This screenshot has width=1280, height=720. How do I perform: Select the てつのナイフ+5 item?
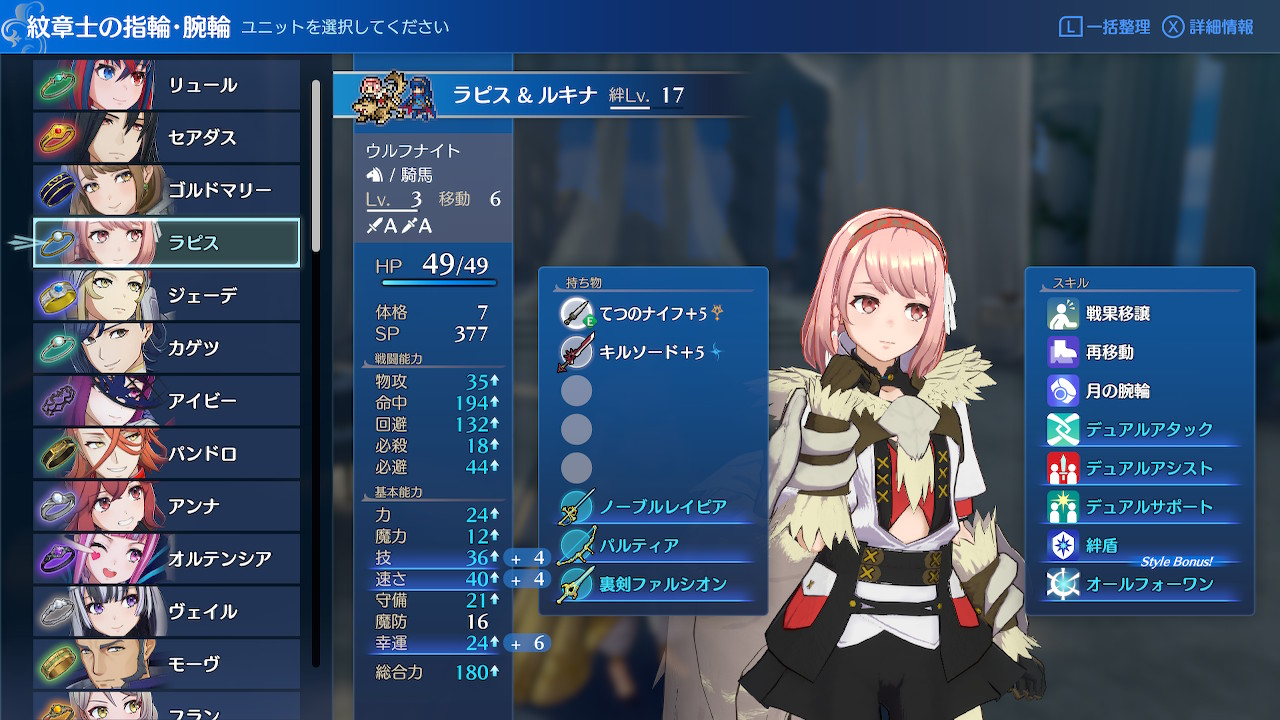(652, 314)
